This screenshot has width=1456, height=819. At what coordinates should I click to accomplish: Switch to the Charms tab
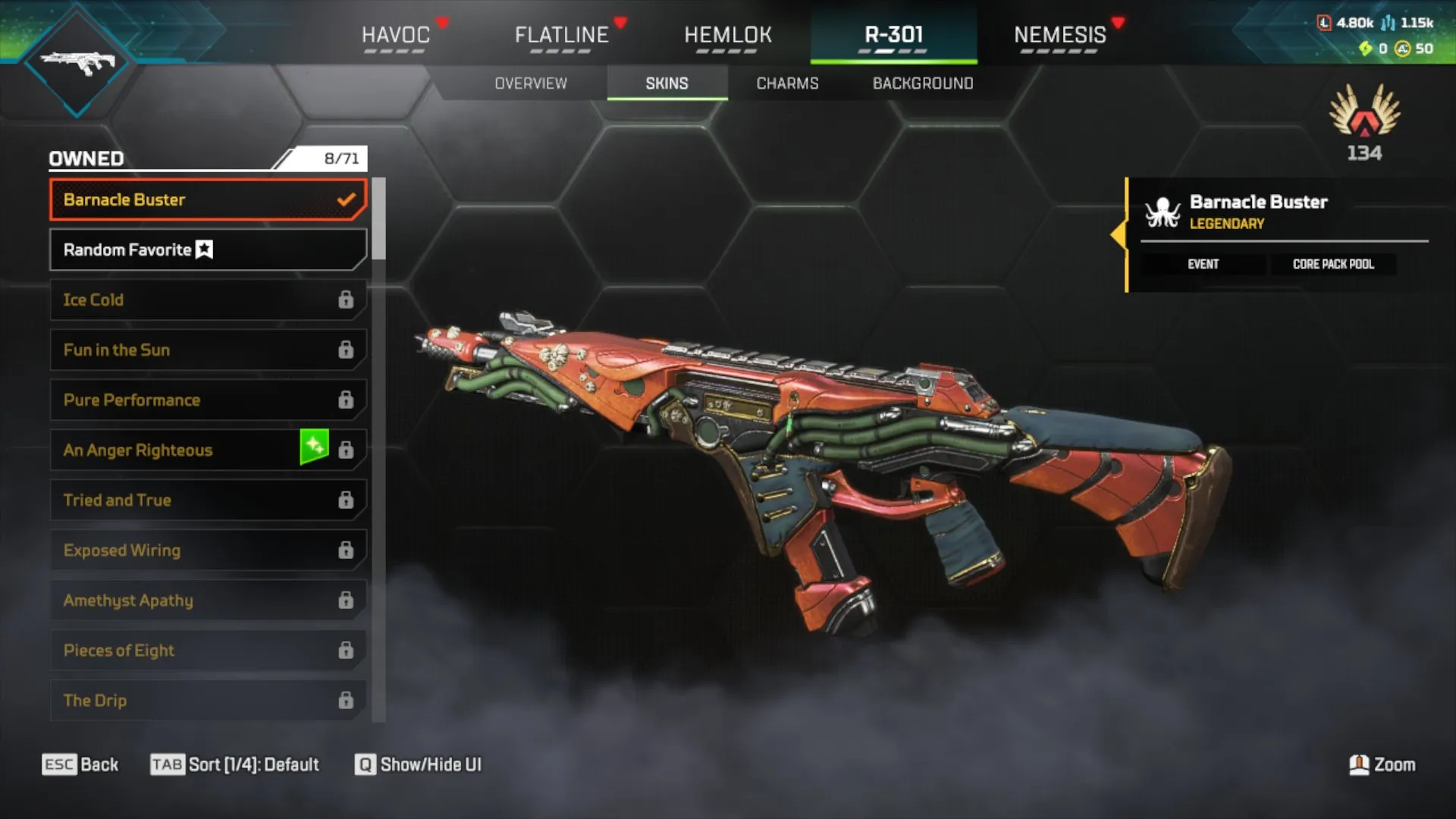tap(786, 83)
